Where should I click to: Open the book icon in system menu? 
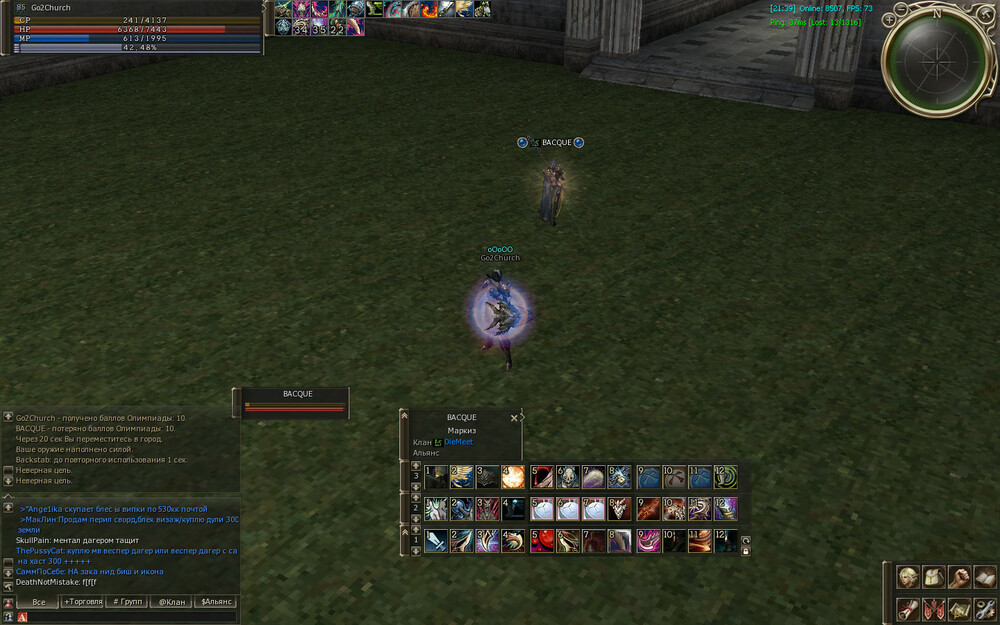point(985,578)
